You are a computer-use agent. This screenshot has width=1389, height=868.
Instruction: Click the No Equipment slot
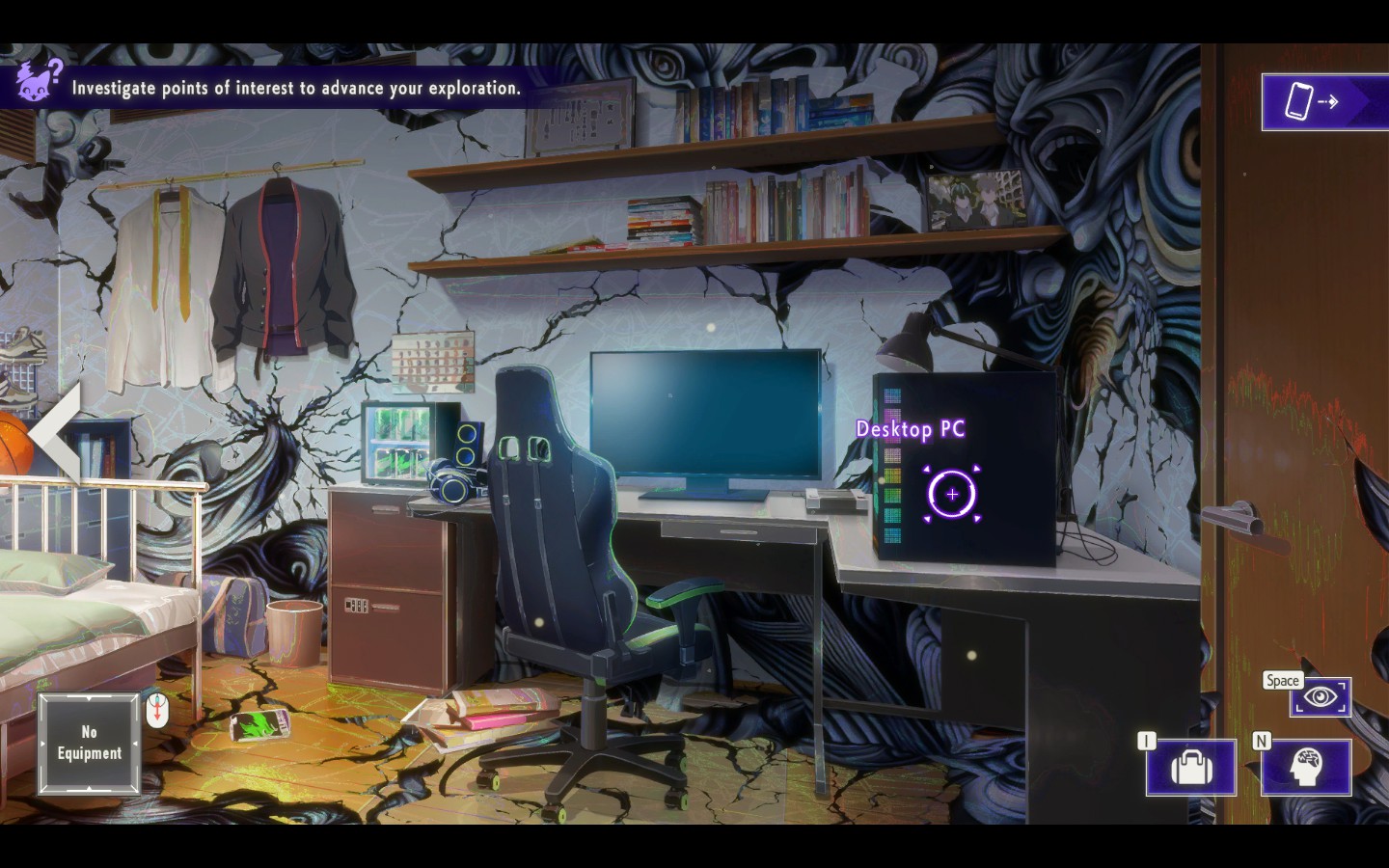pyautogui.click(x=88, y=744)
